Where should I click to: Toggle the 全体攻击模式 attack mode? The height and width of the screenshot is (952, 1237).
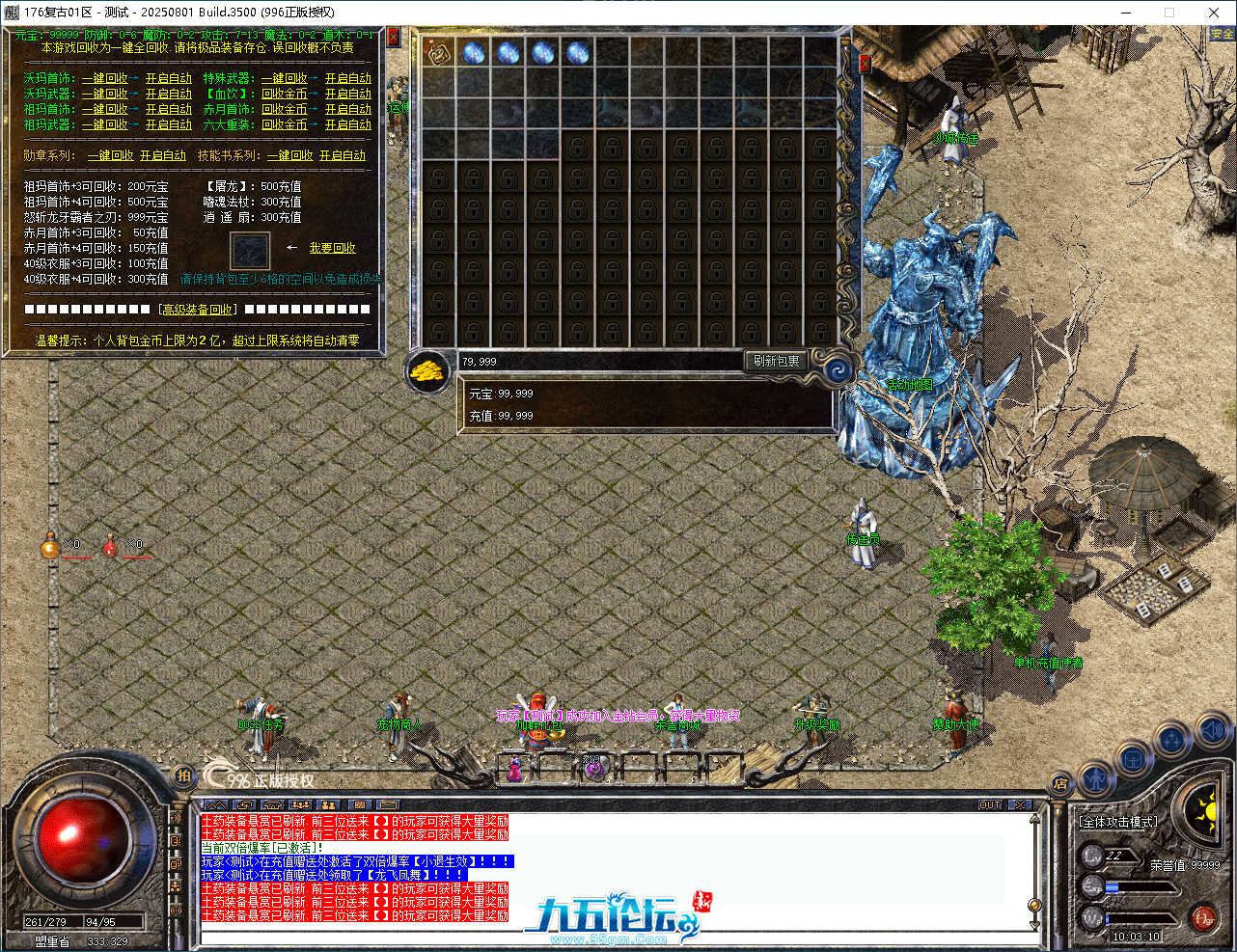coord(1118,821)
